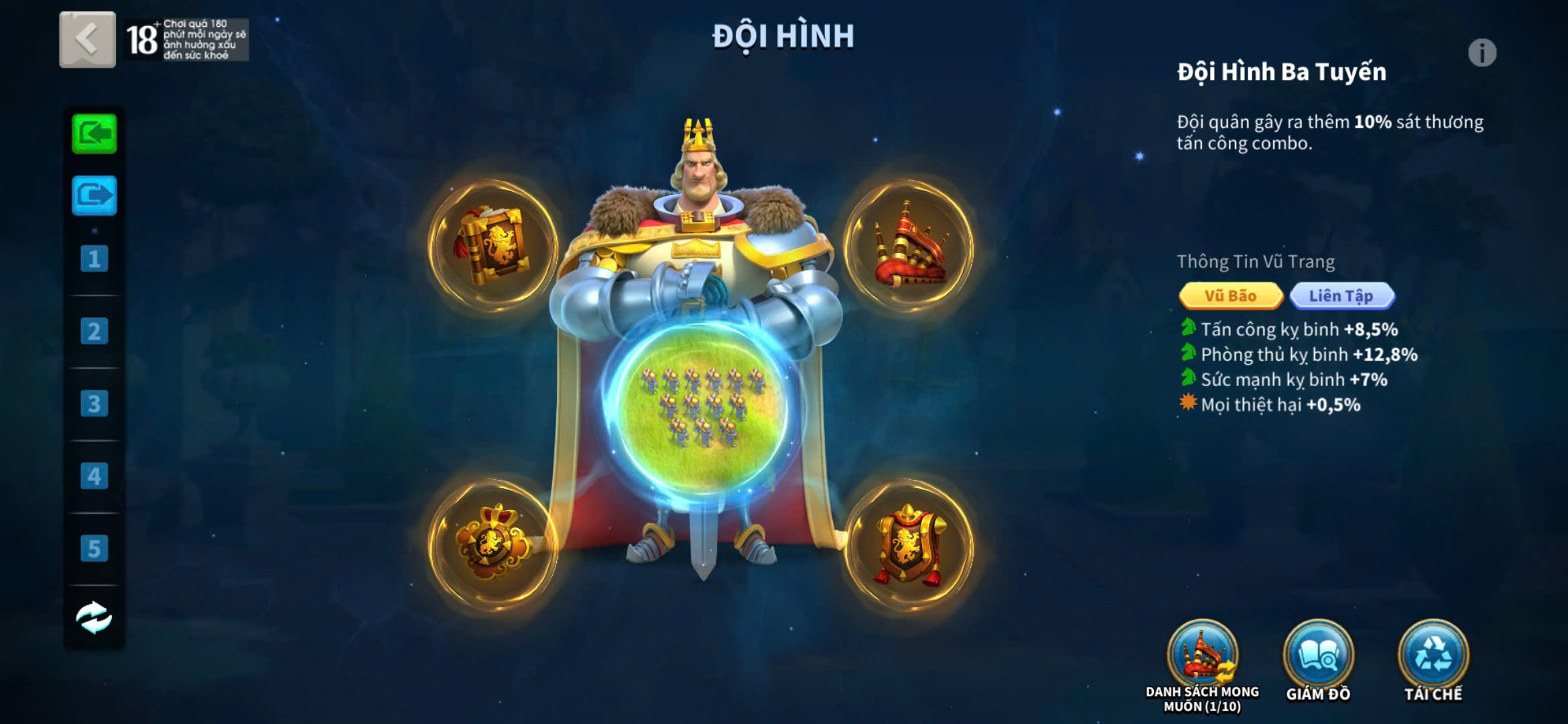This screenshot has width=1568, height=724.
Task: Click the swap arrows refresh icon
Action: pyautogui.click(x=94, y=617)
